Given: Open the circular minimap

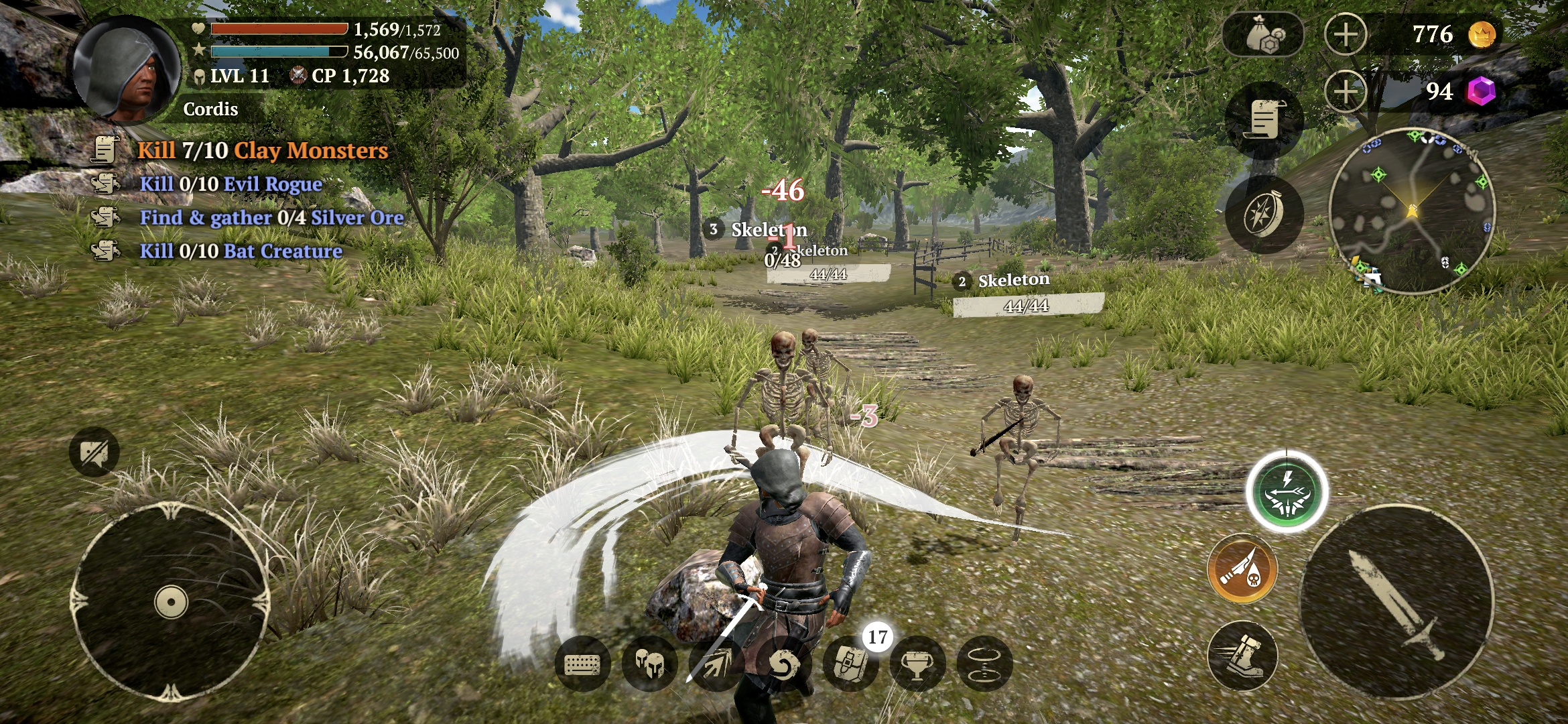Looking at the screenshot, I should point(1412,211).
